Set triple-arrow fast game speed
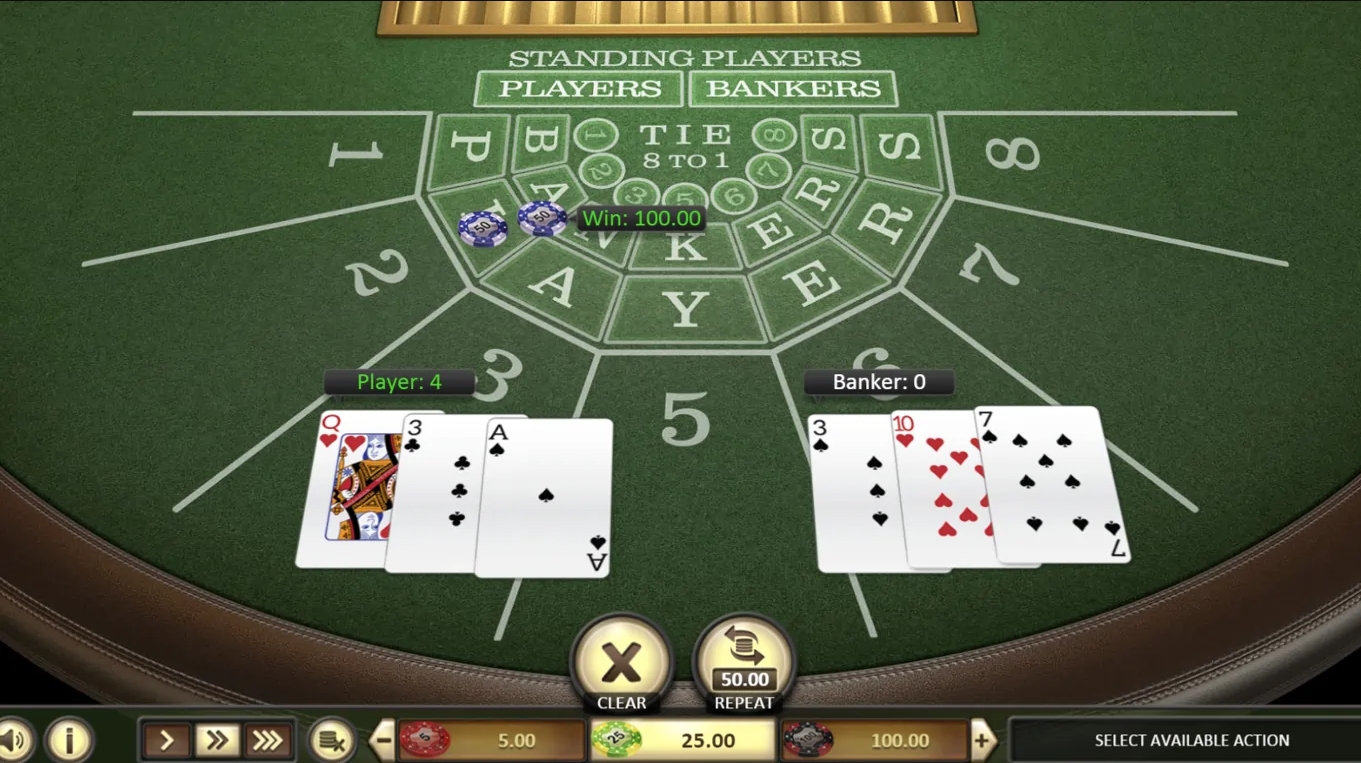Image resolution: width=1361 pixels, height=763 pixels. (267, 741)
